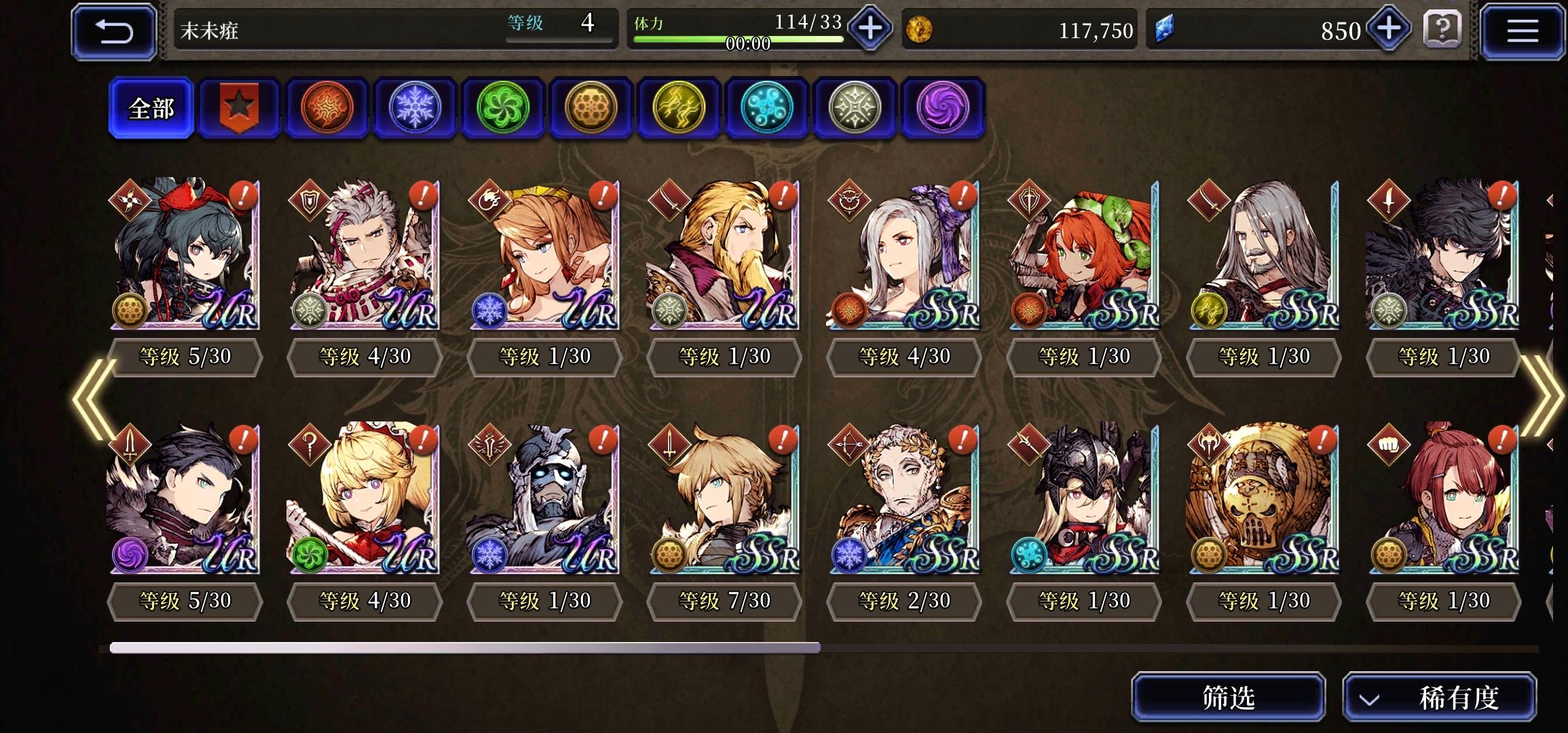The height and width of the screenshot is (733, 1568).
Task: Enable the 全部 filter tab
Action: point(151,107)
